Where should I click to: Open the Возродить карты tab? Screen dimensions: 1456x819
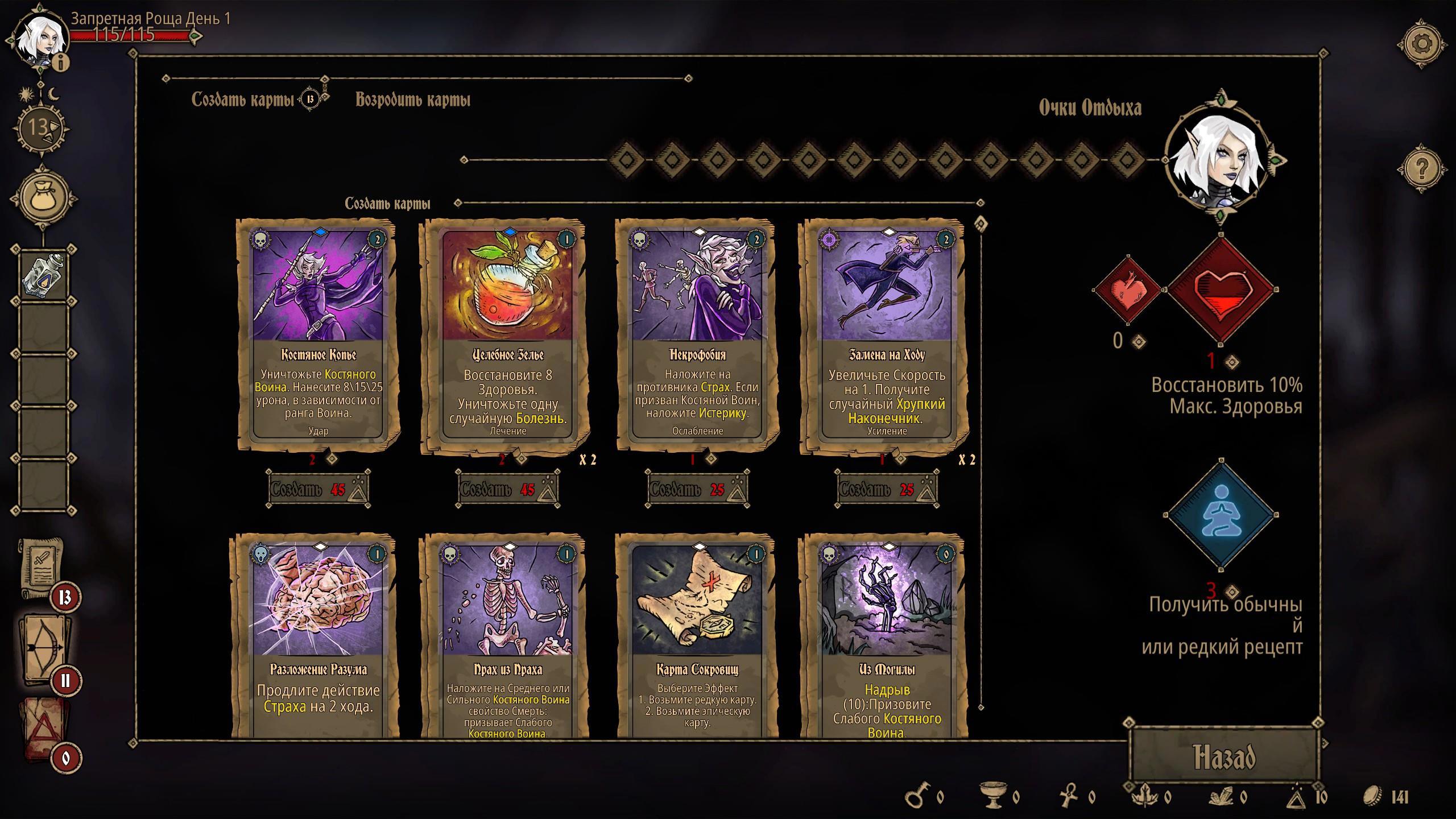point(413,100)
